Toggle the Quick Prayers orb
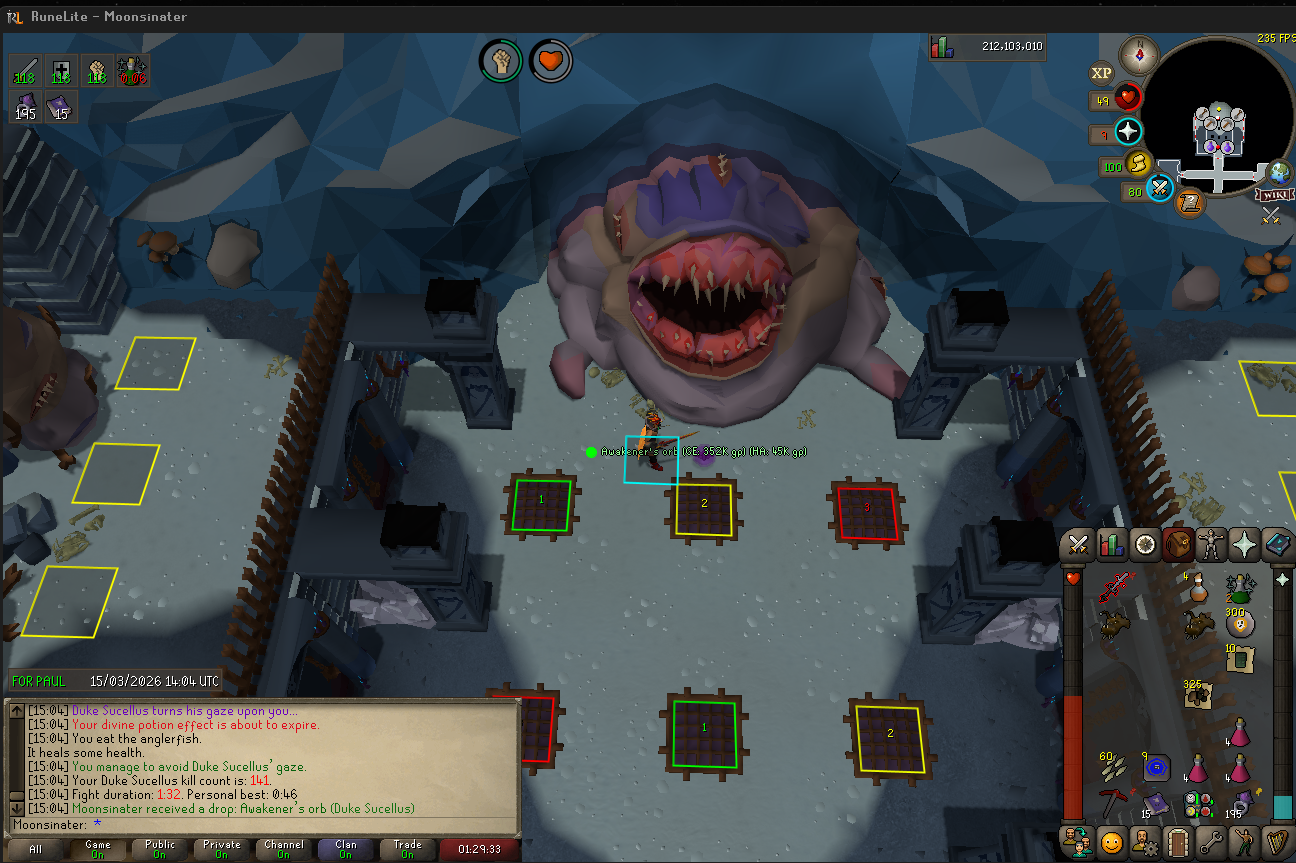The image size is (1296, 863). [x=1128, y=131]
